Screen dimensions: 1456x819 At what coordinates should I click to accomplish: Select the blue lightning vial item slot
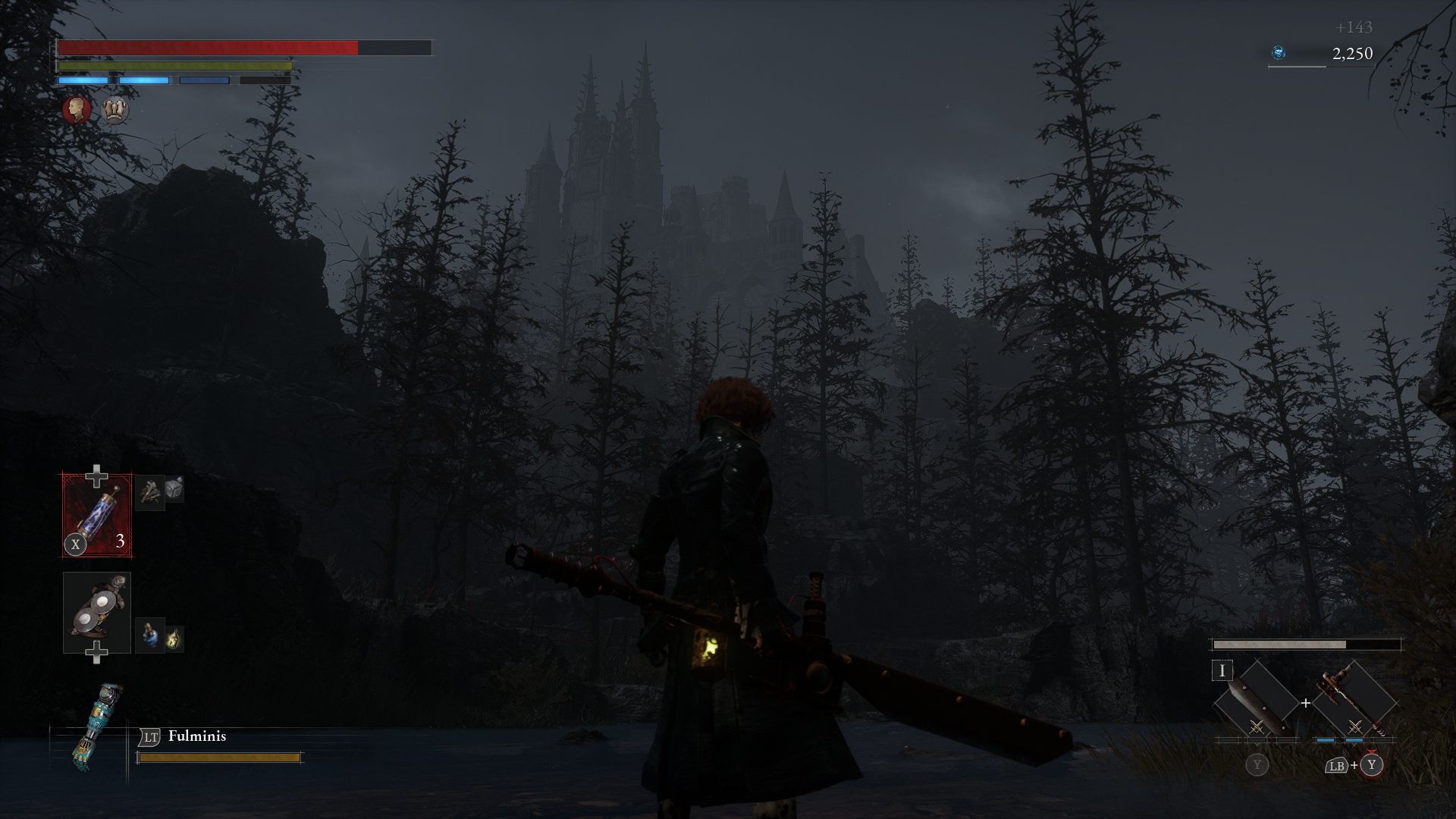97,515
